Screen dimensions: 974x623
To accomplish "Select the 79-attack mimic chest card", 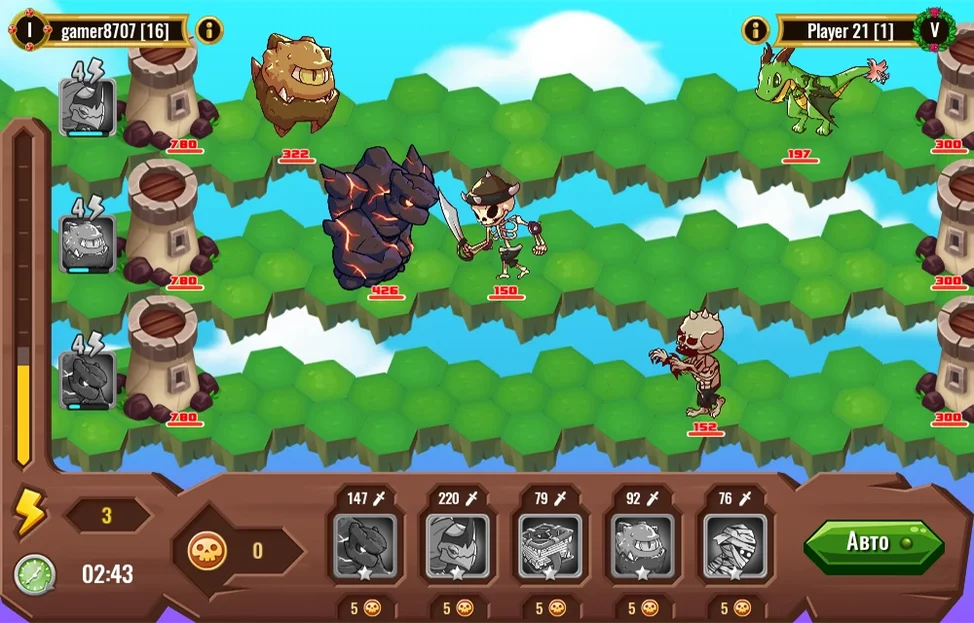I will (549, 546).
